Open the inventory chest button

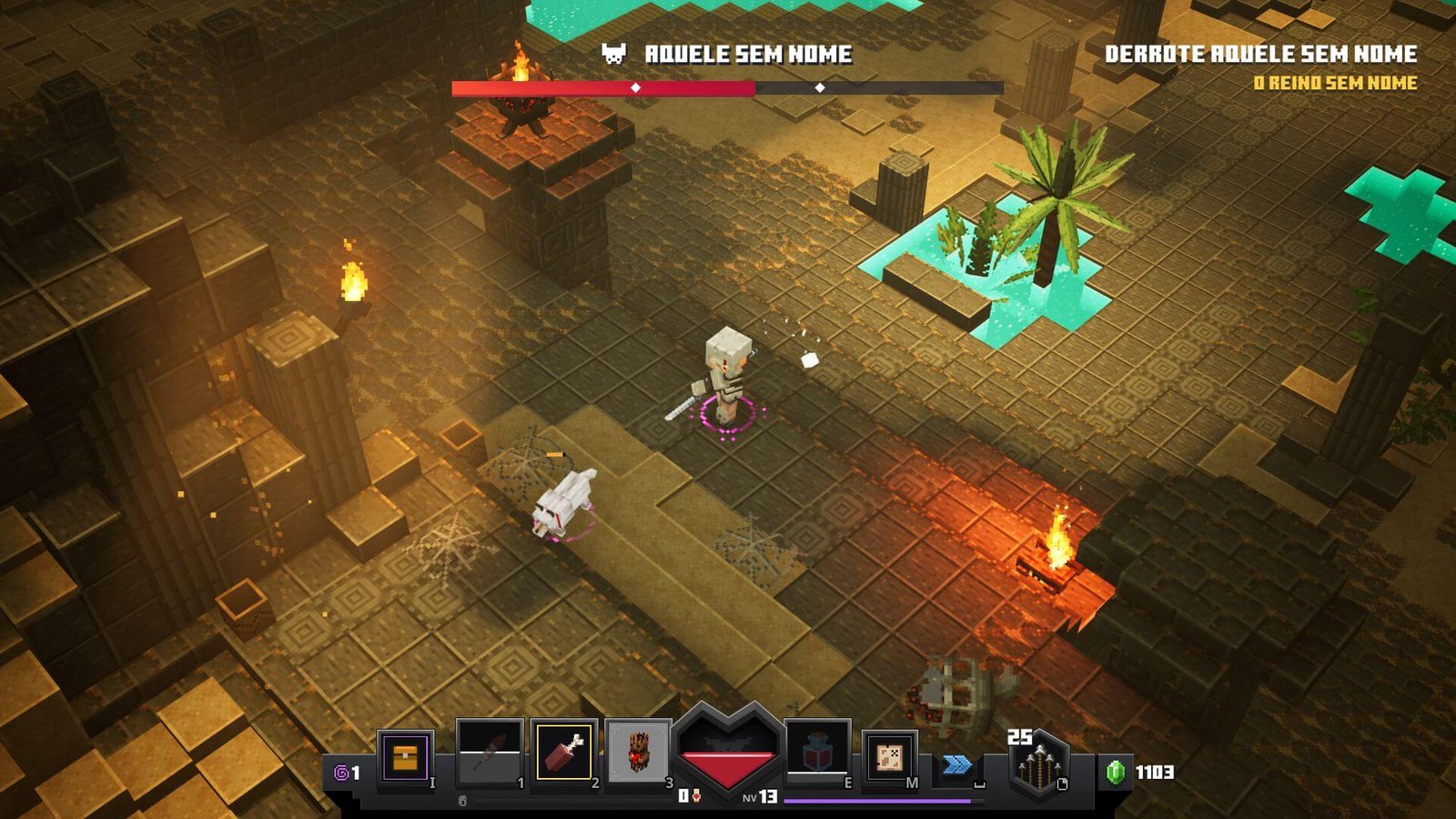pos(405,755)
